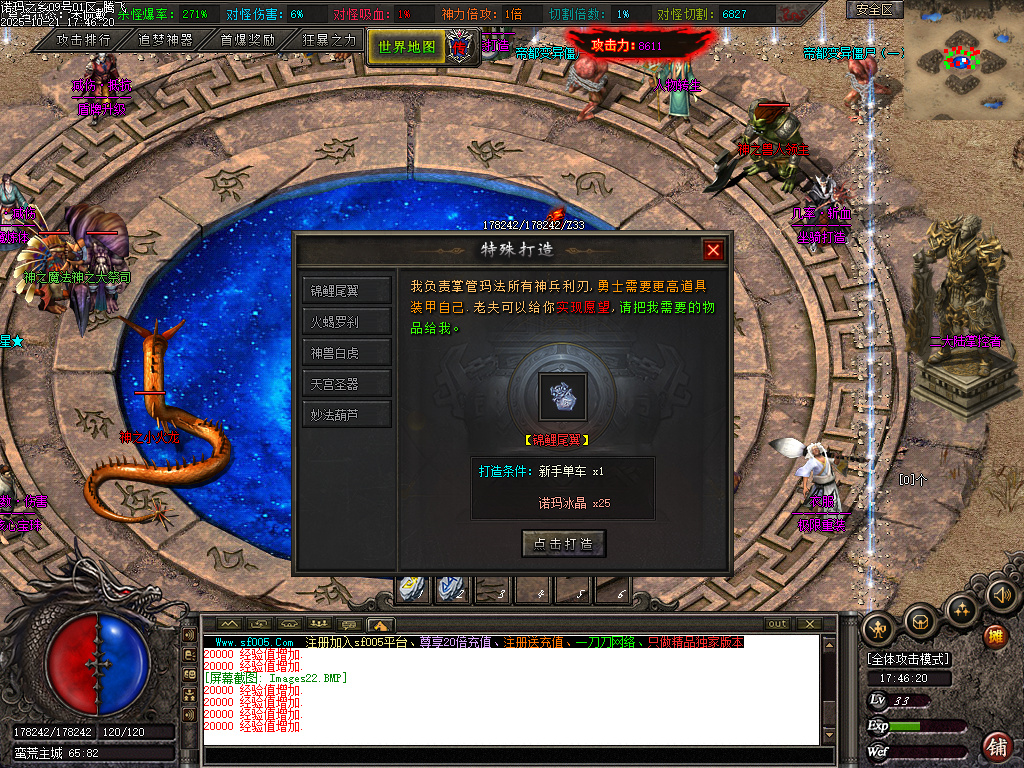Select 神兽白虎 from the list

346,353
